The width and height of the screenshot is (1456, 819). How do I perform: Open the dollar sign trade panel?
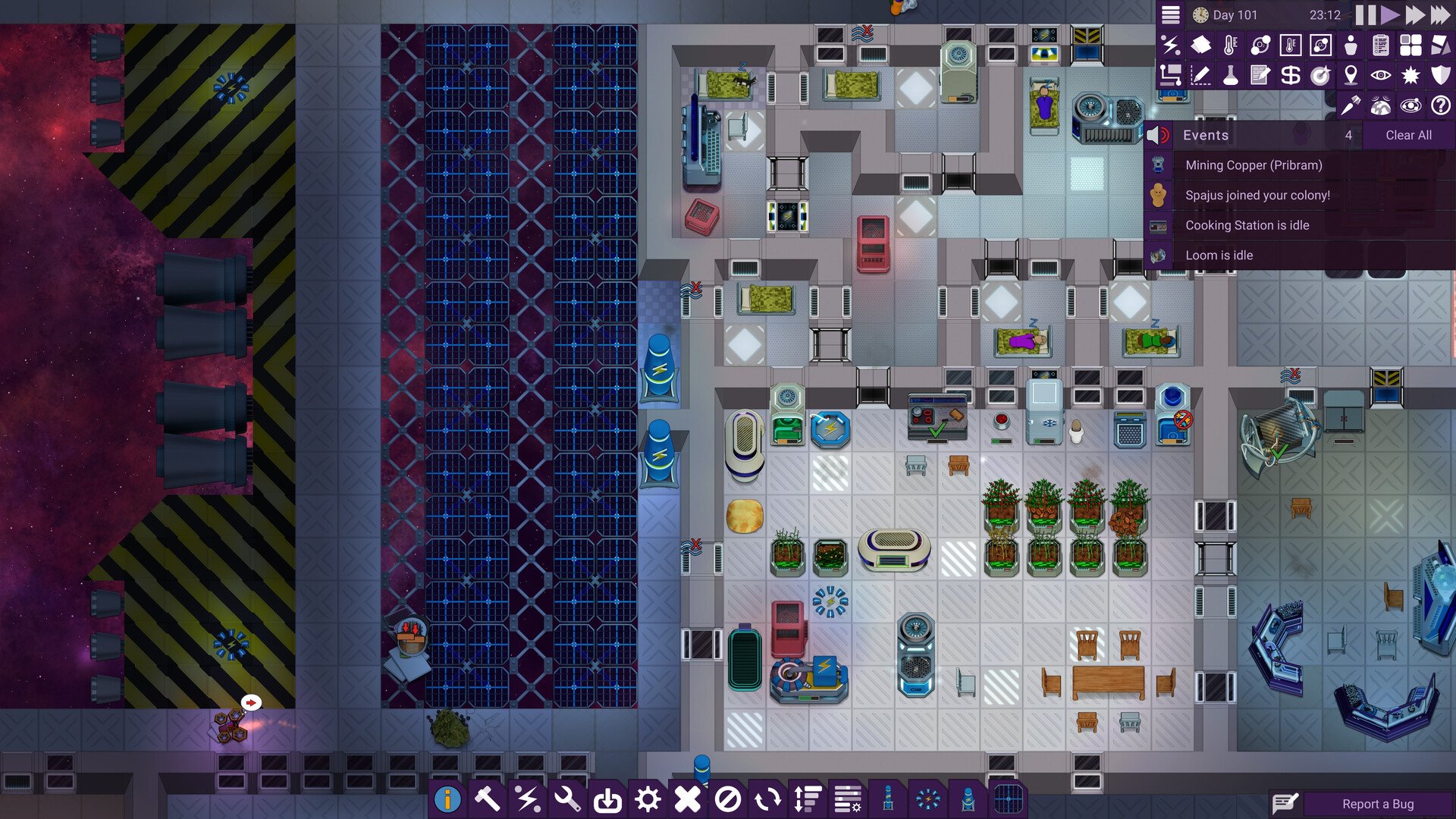pyautogui.click(x=1290, y=75)
